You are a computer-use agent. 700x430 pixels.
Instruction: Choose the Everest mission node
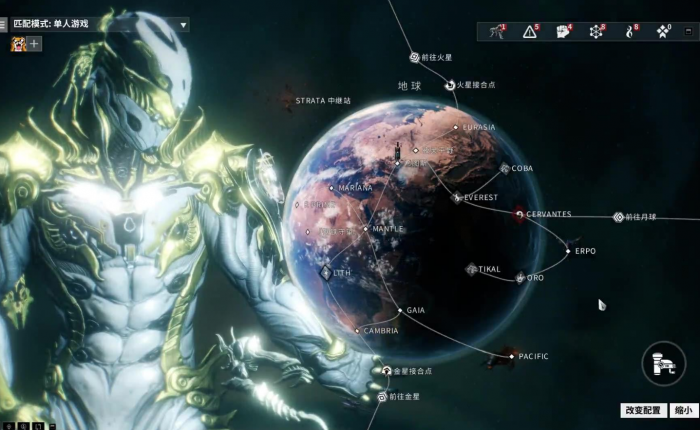click(458, 197)
